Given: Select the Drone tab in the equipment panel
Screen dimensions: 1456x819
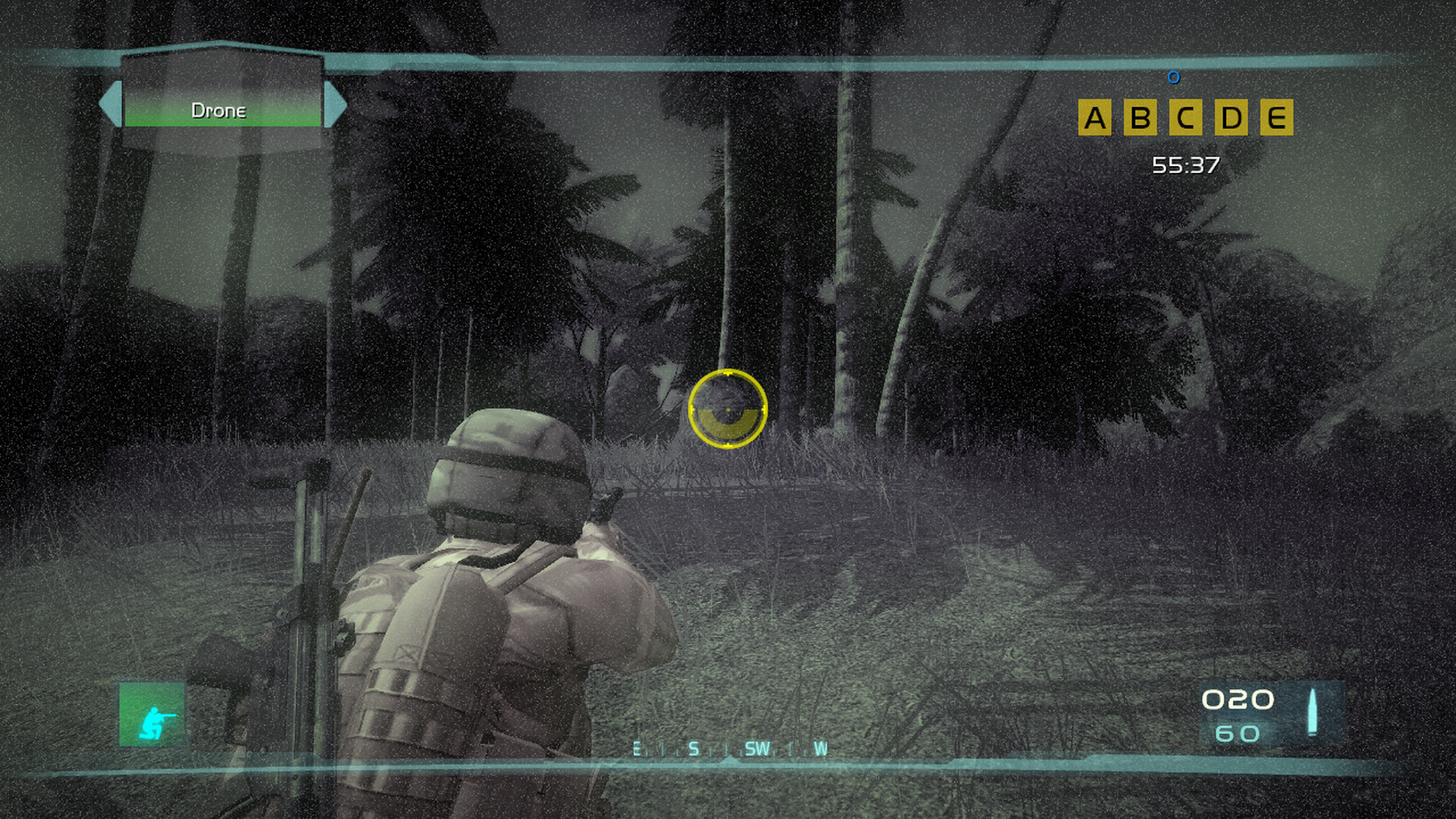Looking at the screenshot, I should 219,111.
